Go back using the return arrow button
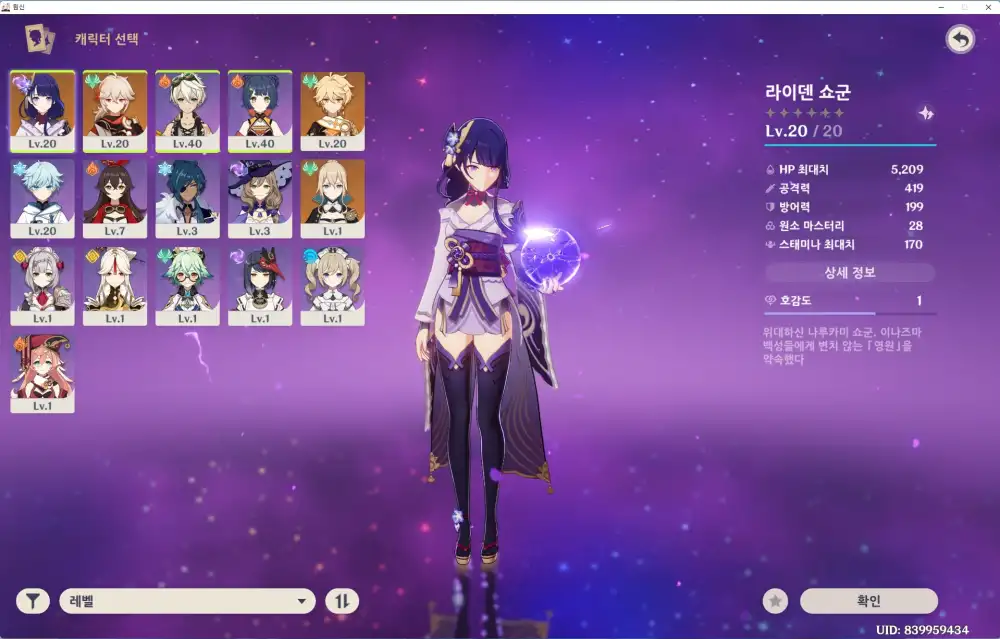1000x639 pixels. [960, 39]
